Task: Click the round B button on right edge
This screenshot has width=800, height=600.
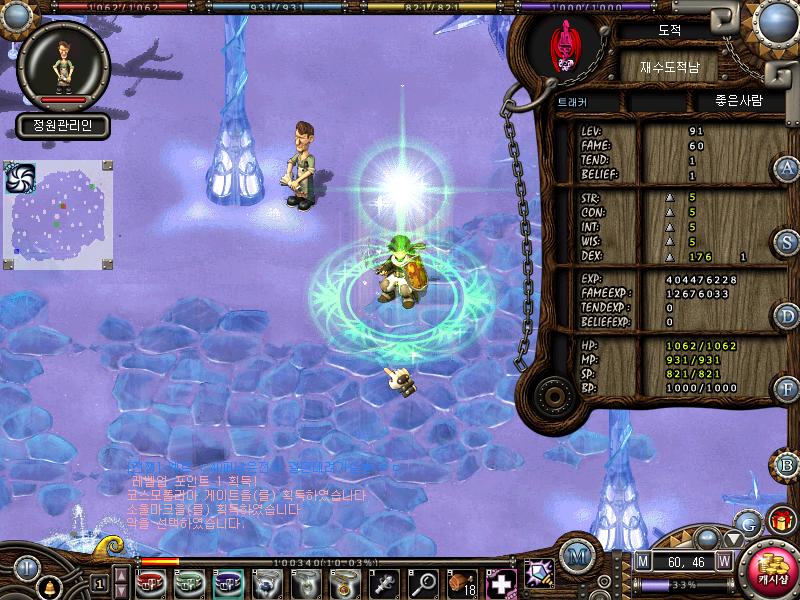Action: coord(787,465)
